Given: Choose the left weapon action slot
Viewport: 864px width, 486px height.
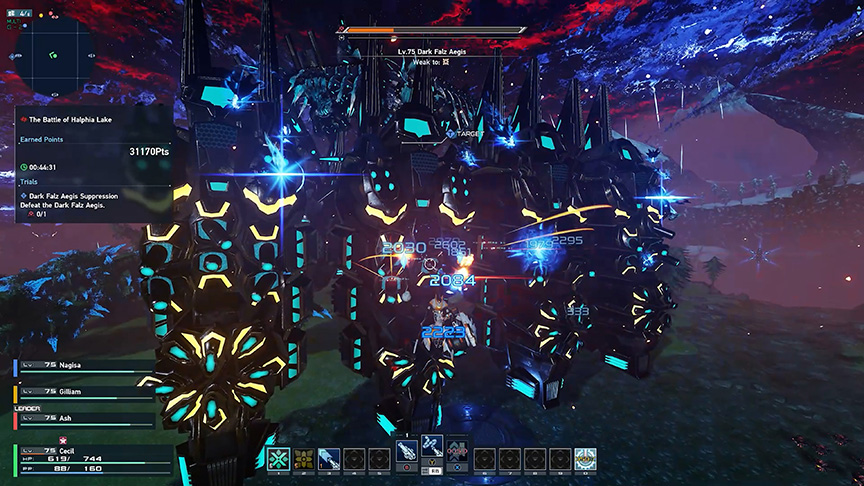Looking at the screenshot, I should point(407,452).
